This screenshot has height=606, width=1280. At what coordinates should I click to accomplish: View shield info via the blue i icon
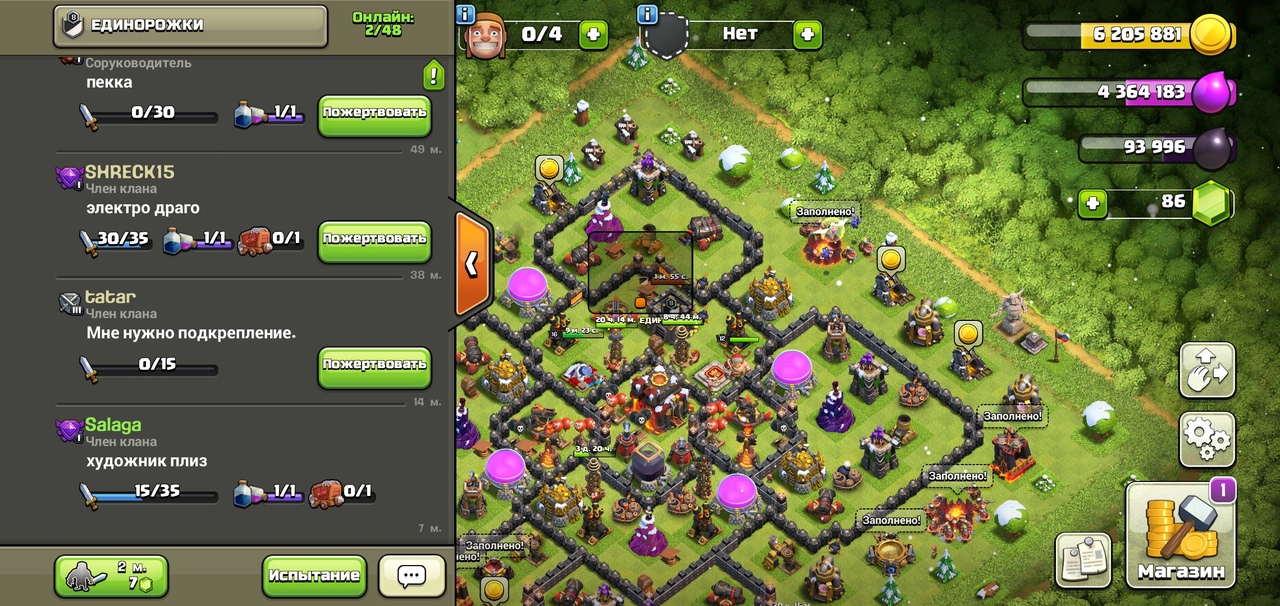647,14
